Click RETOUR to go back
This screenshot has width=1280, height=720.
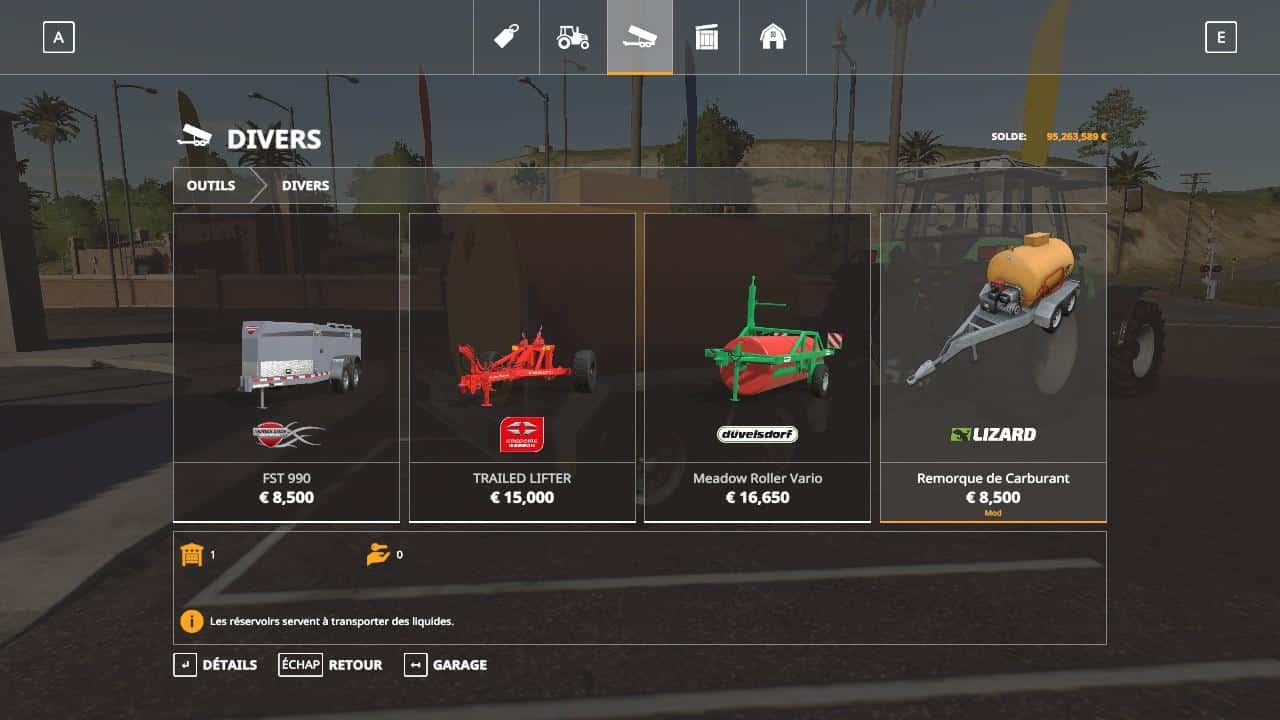click(356, 664)
